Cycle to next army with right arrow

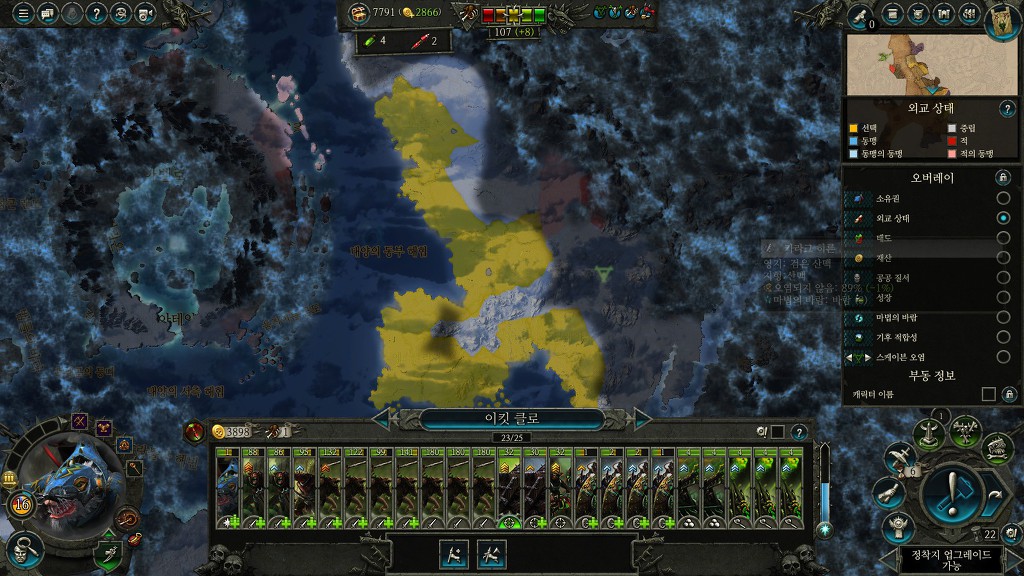pyautogui.click(x=643, y=418)
